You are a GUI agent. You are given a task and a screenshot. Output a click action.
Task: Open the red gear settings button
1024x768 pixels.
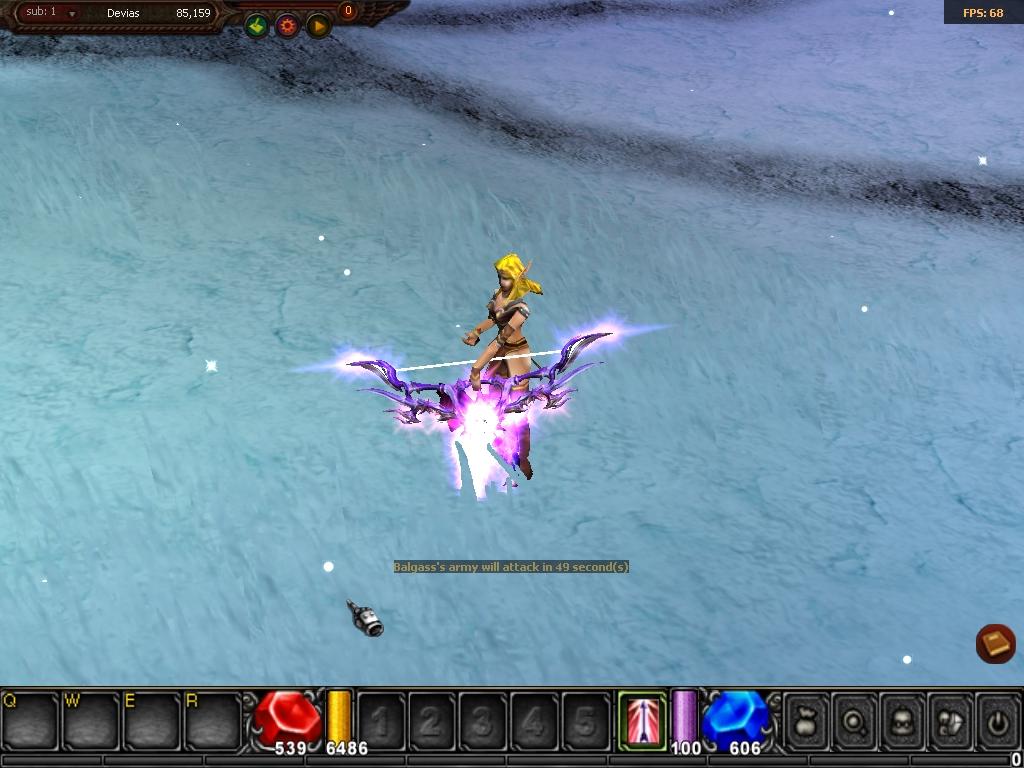click(288, 26)
